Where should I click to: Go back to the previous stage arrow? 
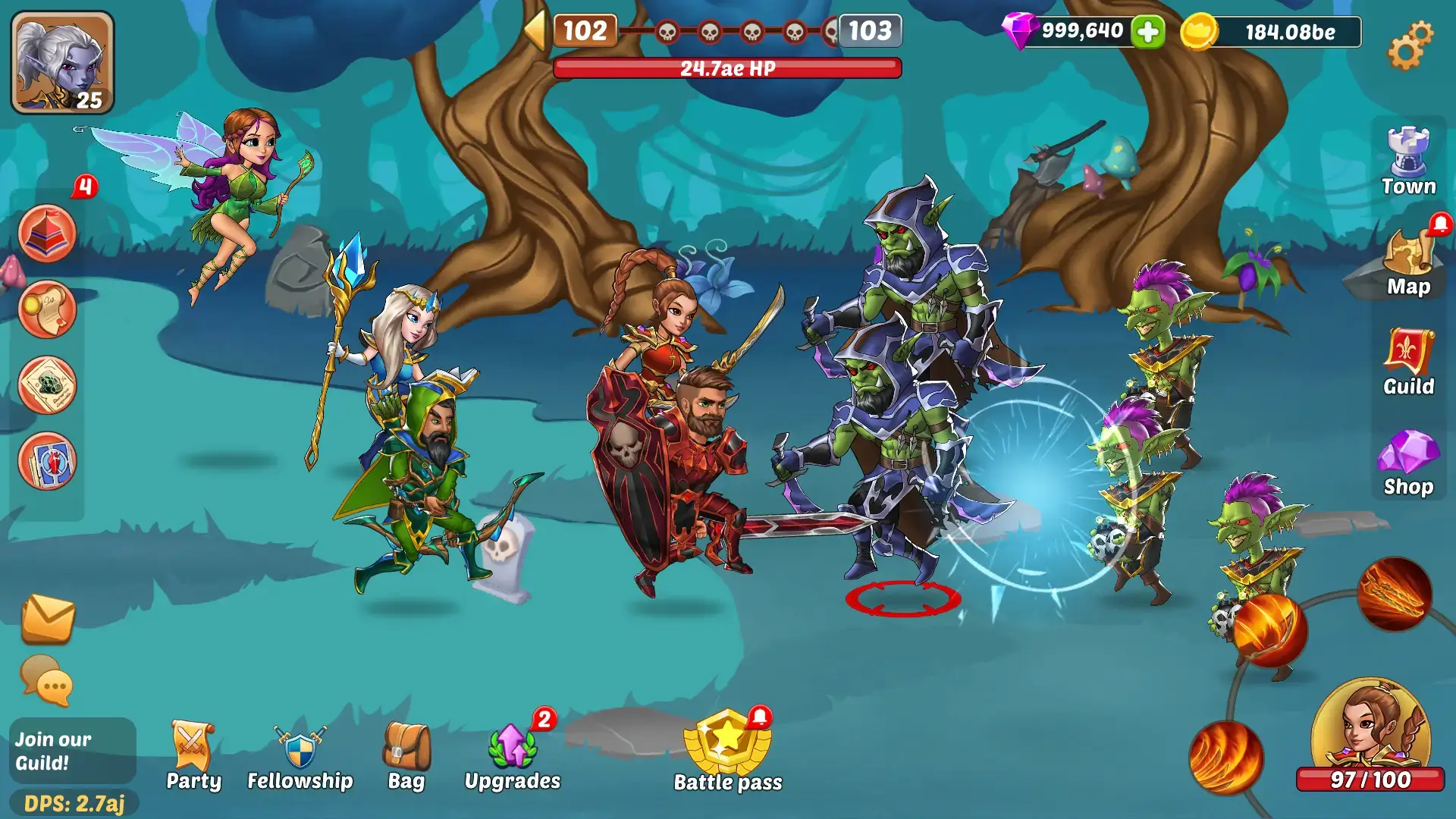tap(535, 31)
